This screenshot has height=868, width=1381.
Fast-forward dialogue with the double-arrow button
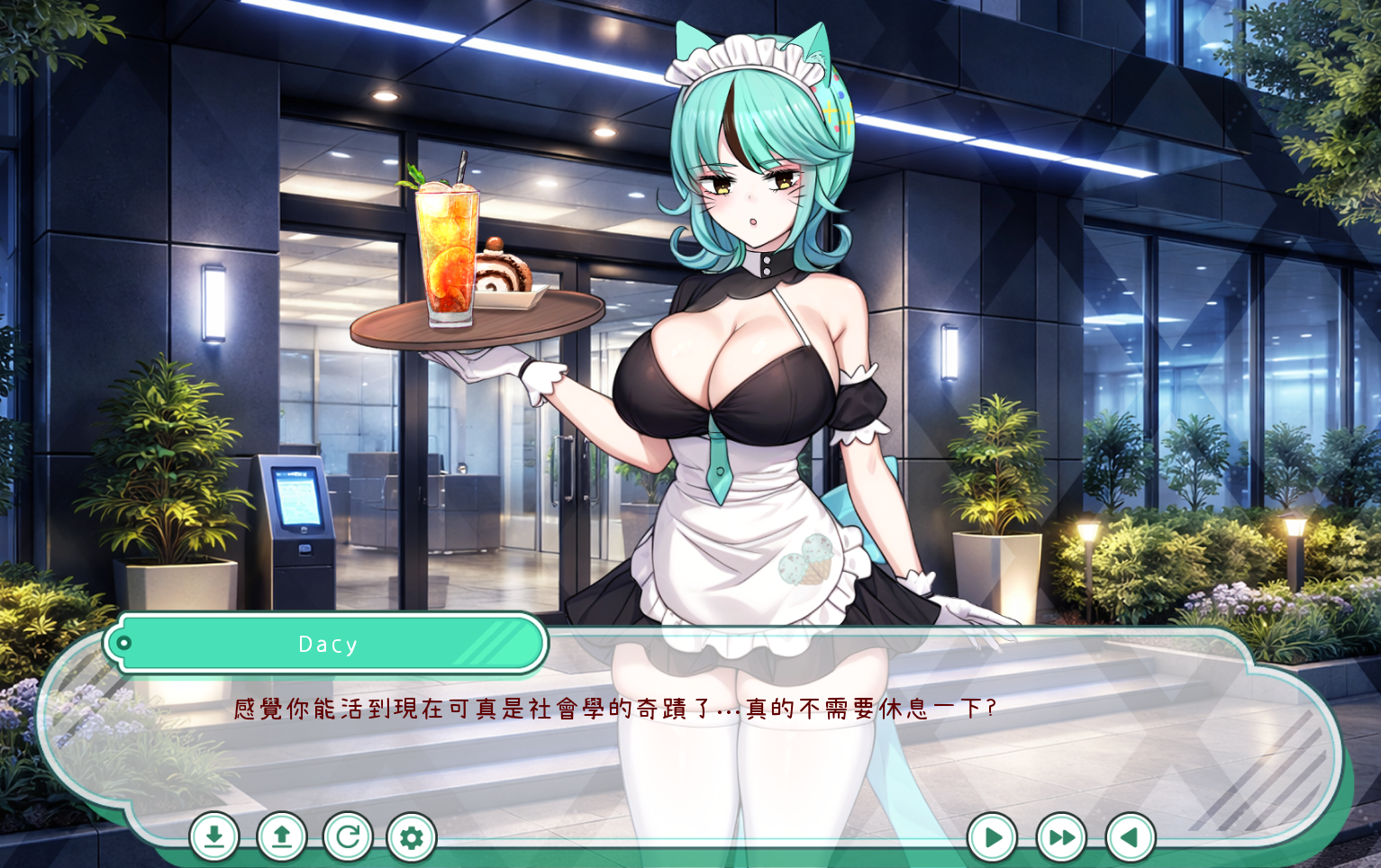[x=1061, y=838]
